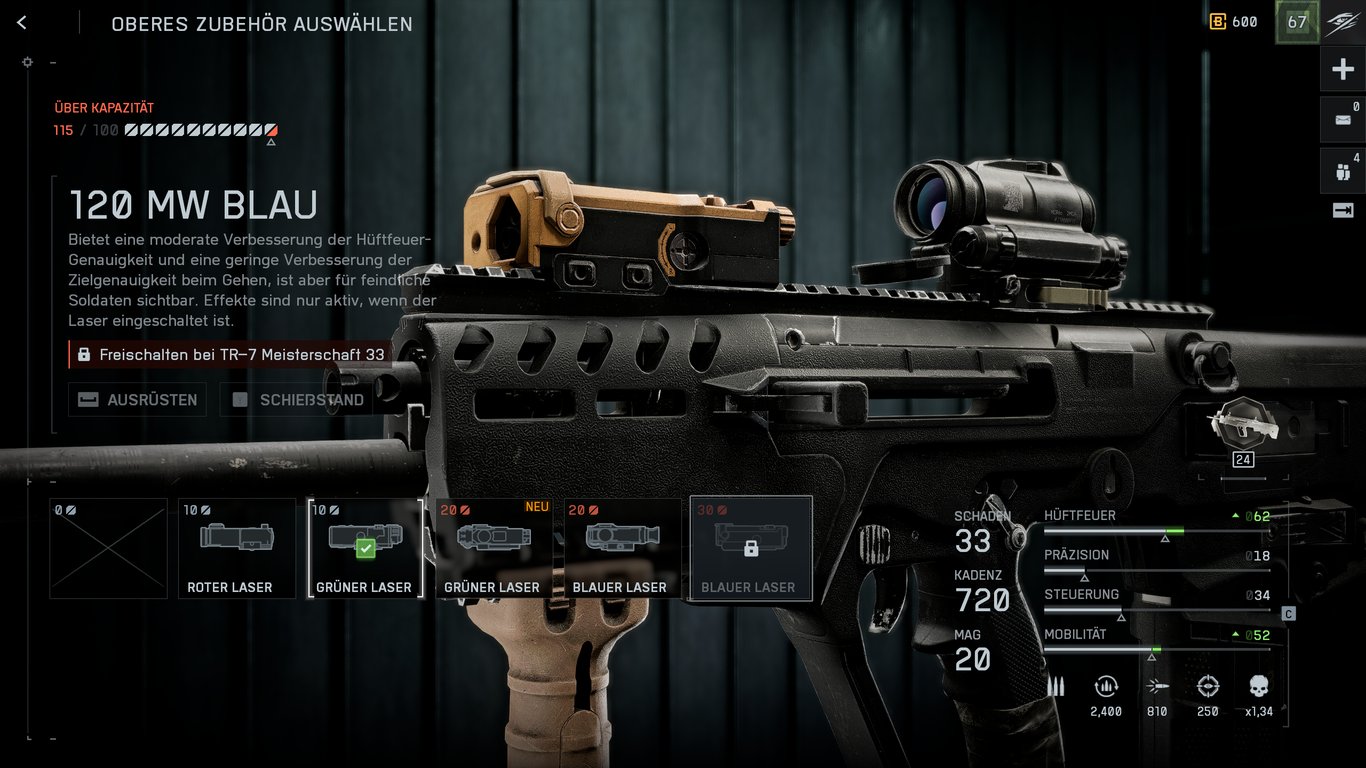Open the settings gear icon top left
The width and height of the screenshot is (1366, 768).
click(27, 61)
